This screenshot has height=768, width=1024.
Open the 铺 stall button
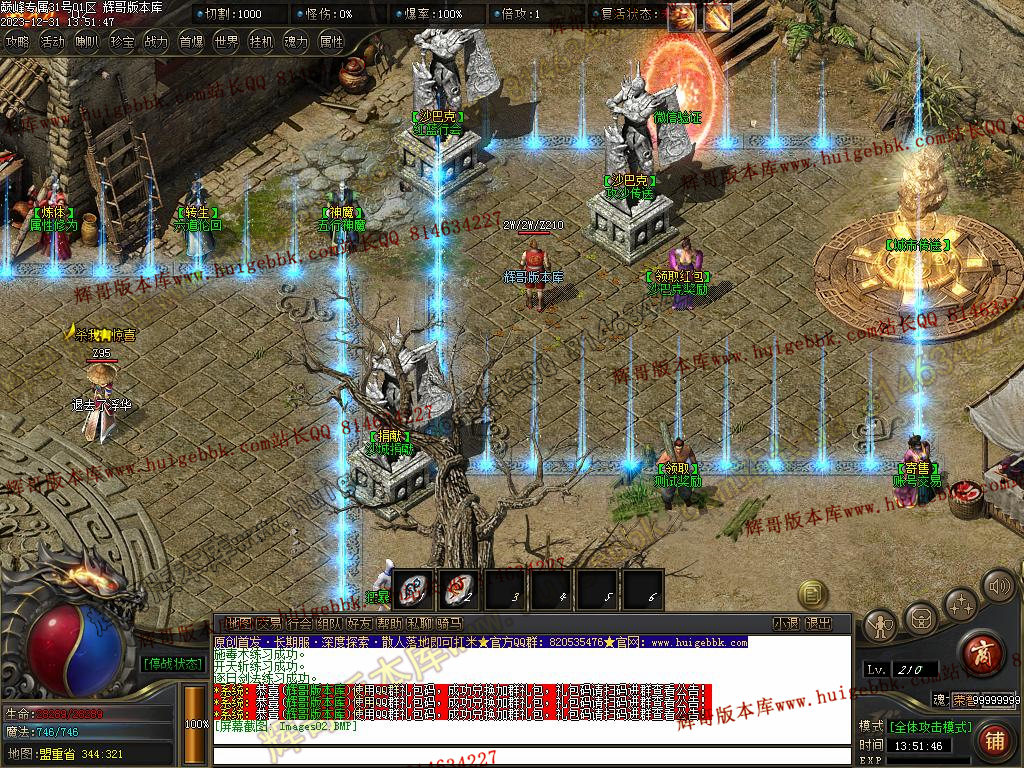994,741
